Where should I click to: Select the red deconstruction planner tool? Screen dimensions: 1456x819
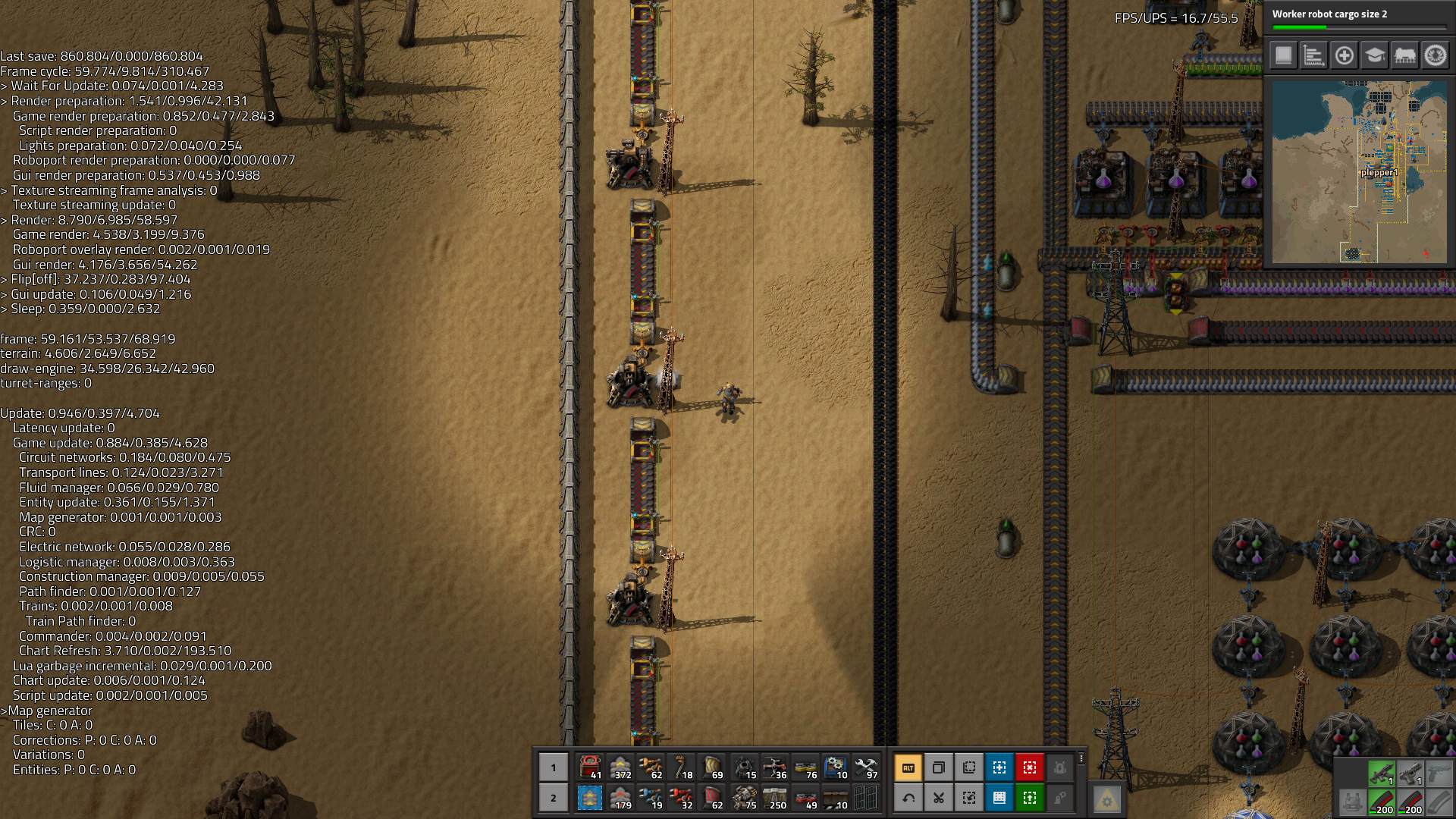(1030, 767)
